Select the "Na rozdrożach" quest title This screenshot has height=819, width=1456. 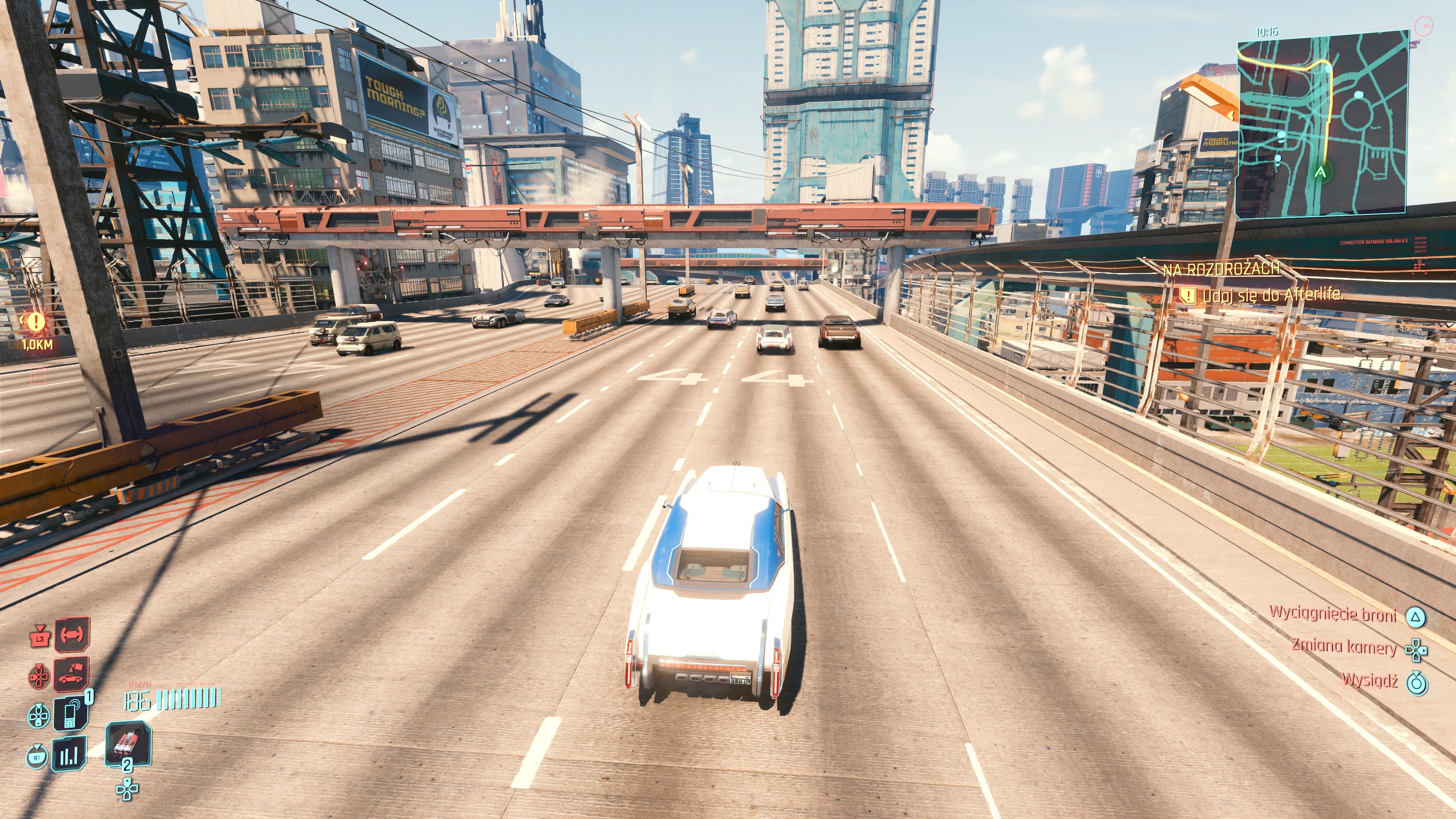(x=1221, y=270)
